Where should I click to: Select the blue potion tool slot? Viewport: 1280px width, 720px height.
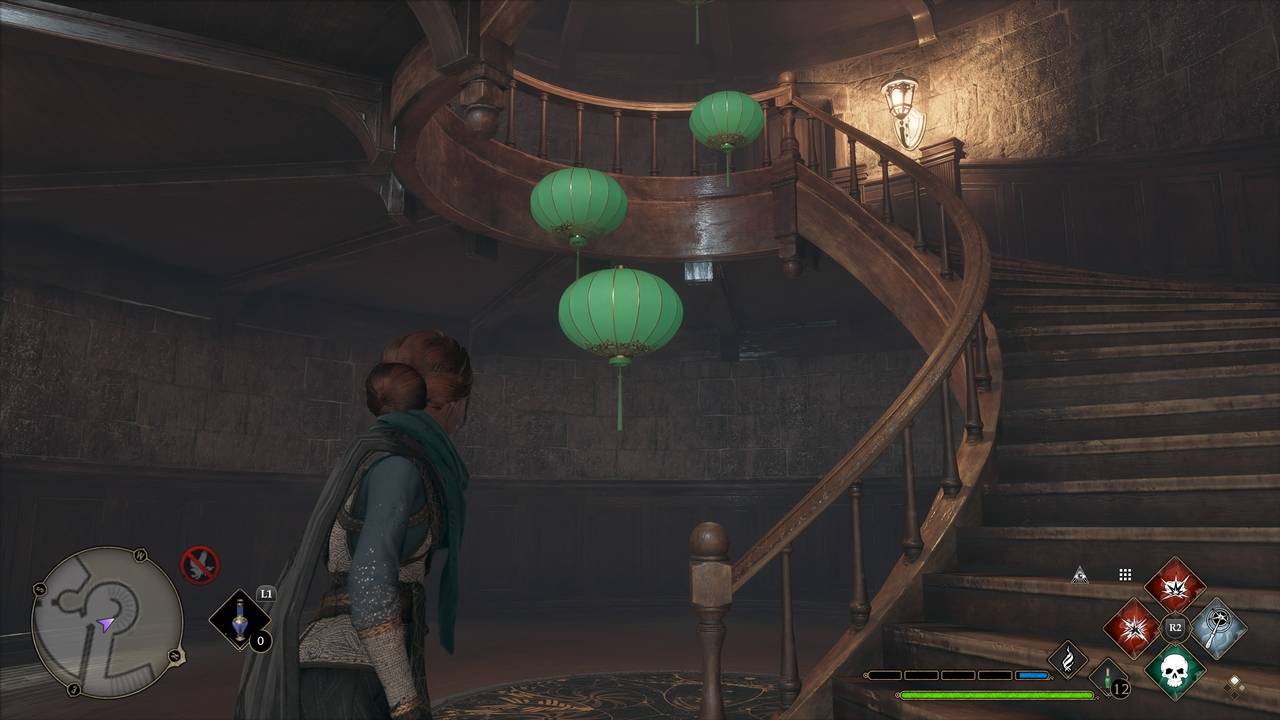tap(239, 620)
